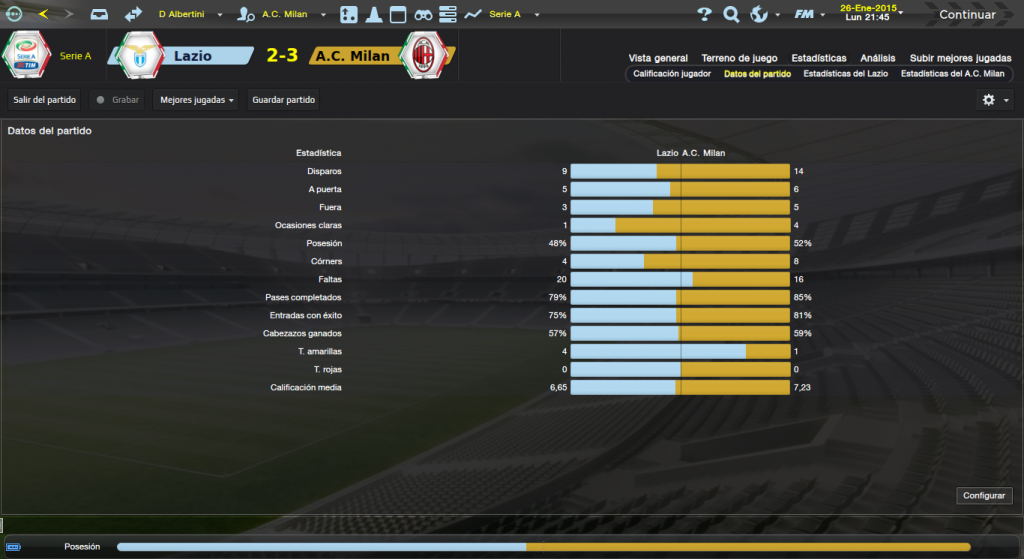The image size is (1024, 559).
Task: Click the Lazio team name in scoreline
Action: [x=192, y=56]
